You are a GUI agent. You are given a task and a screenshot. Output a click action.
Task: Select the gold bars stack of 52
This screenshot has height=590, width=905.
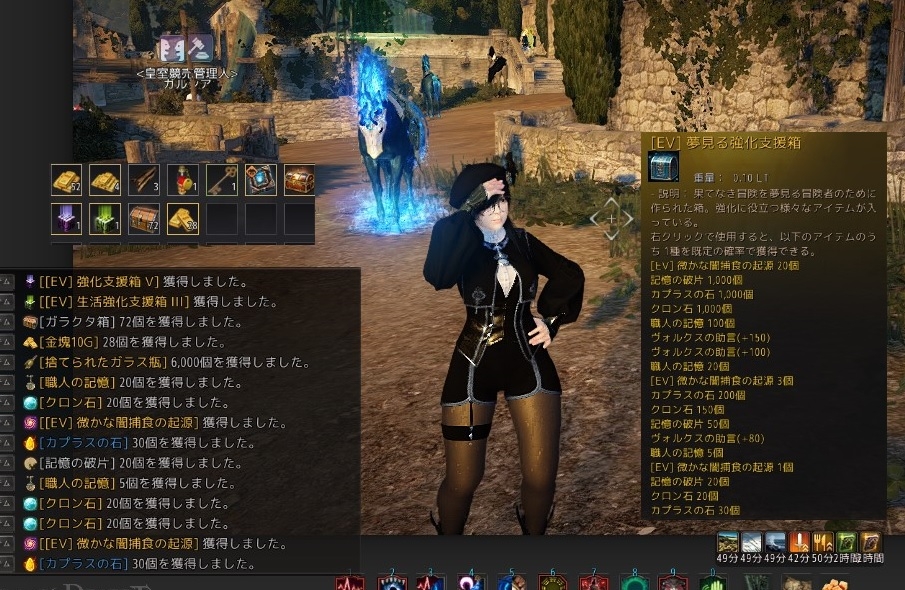point(66,180)
